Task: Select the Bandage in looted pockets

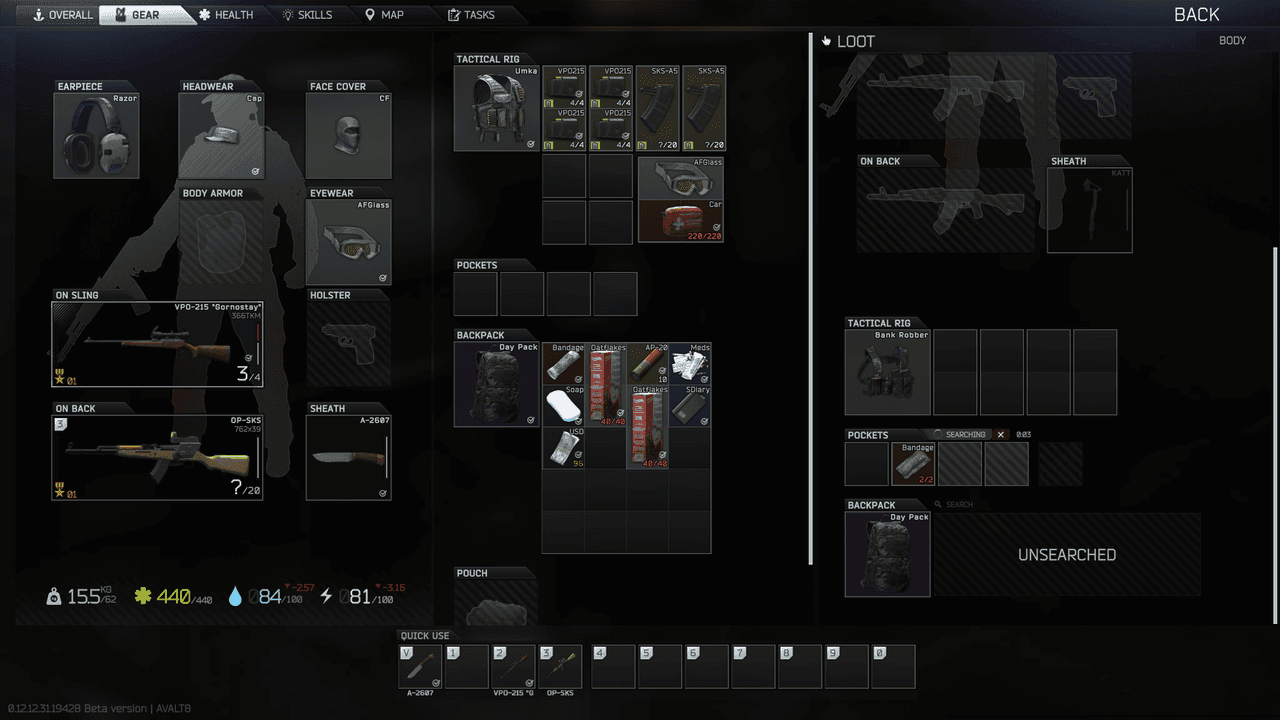Action: click(913, 463)
